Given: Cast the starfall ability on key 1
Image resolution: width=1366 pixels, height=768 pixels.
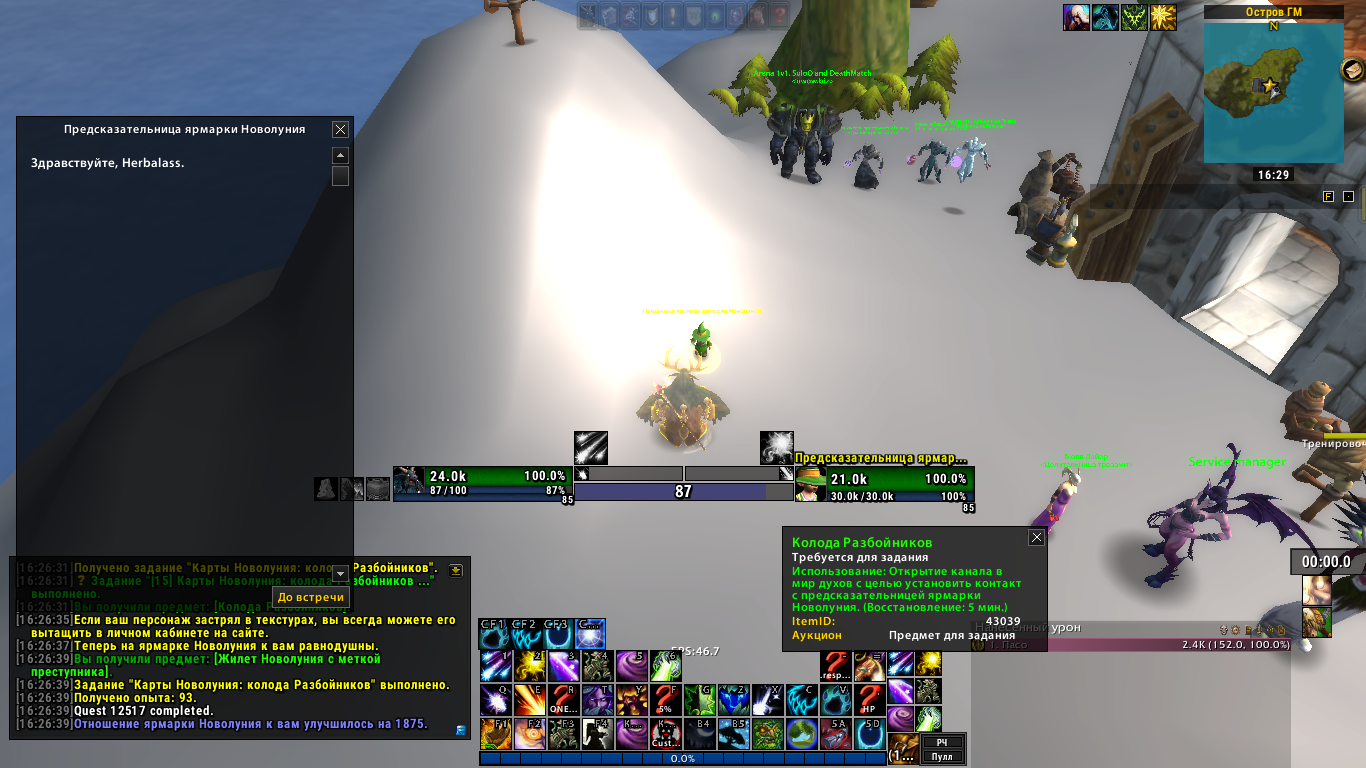Looking at the screenshot, I should pos(495,665).
